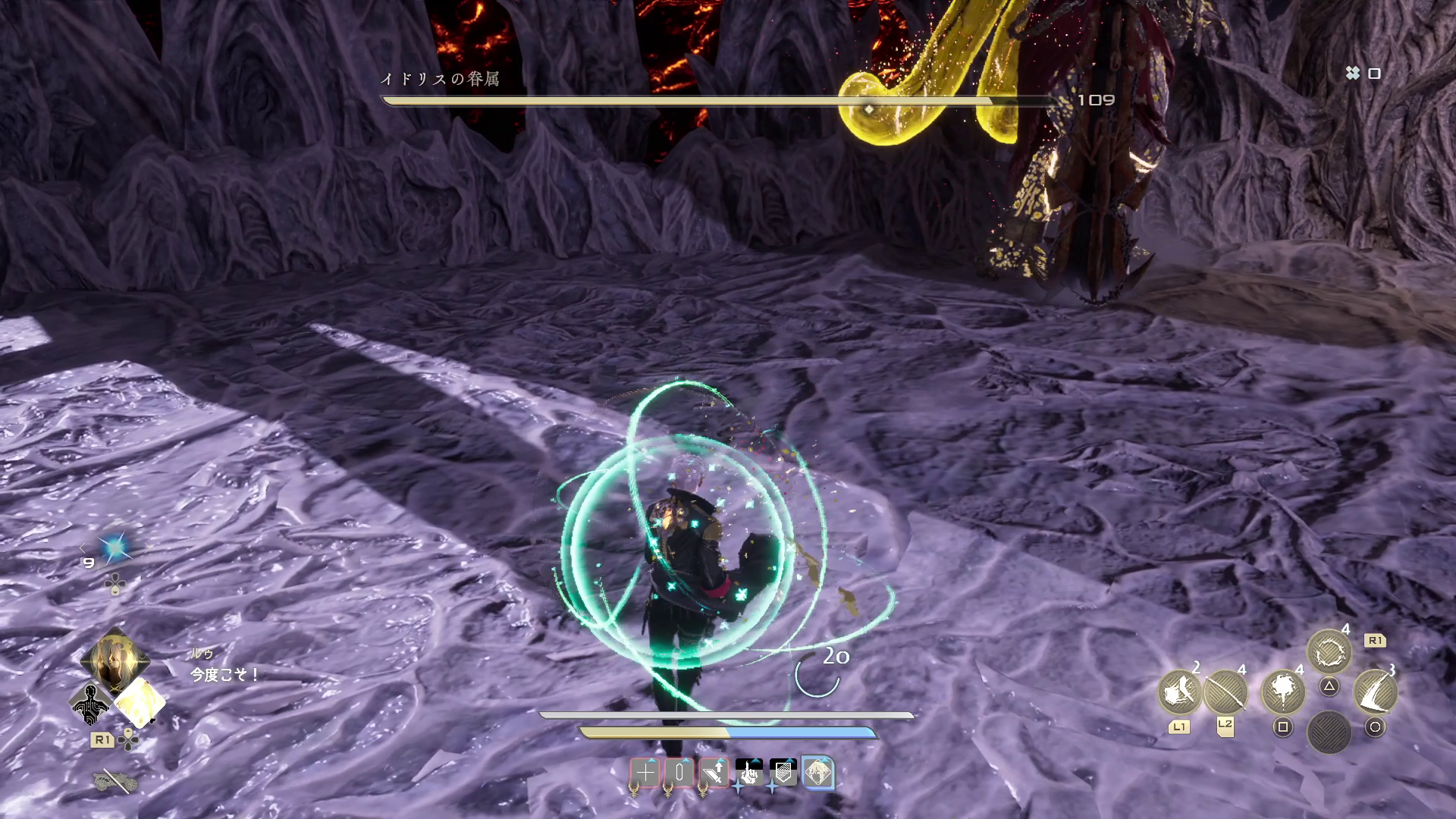Select the empty dark skill slot
The image size is (1456, 819).
coord(1329,733)
